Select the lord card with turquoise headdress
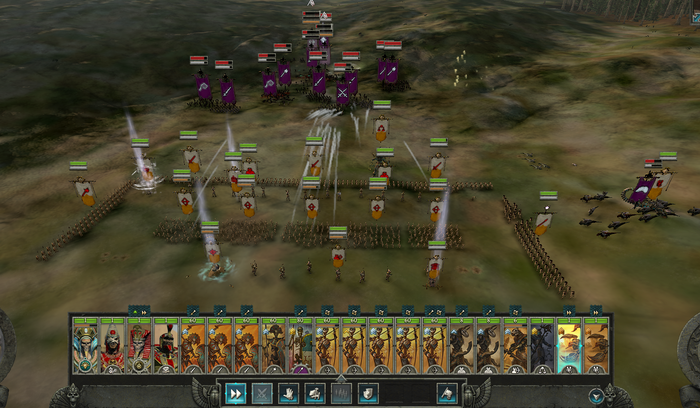 tap(85, 346)
